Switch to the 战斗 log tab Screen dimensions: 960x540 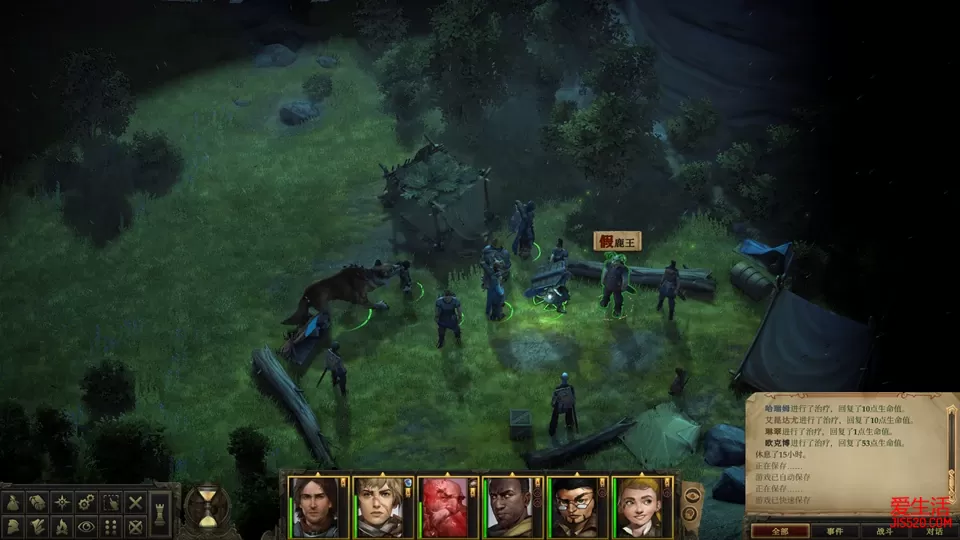884,531
